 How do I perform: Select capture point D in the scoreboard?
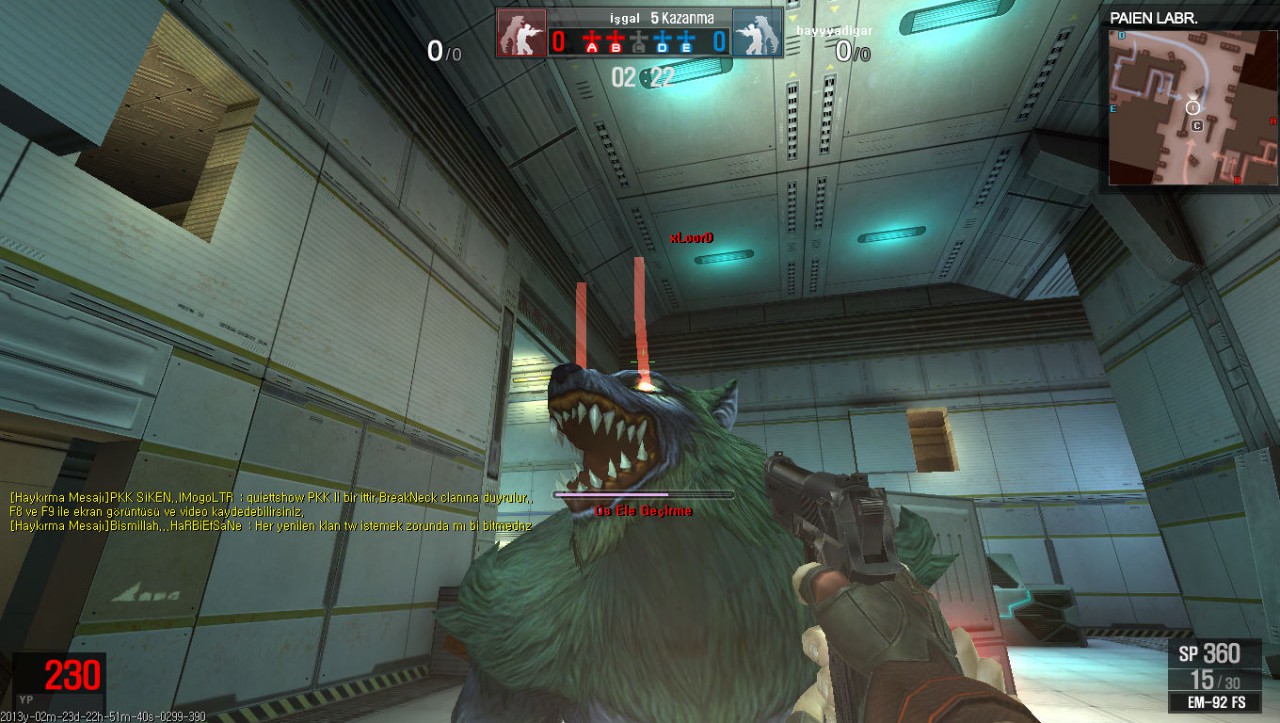coord(664,42)
